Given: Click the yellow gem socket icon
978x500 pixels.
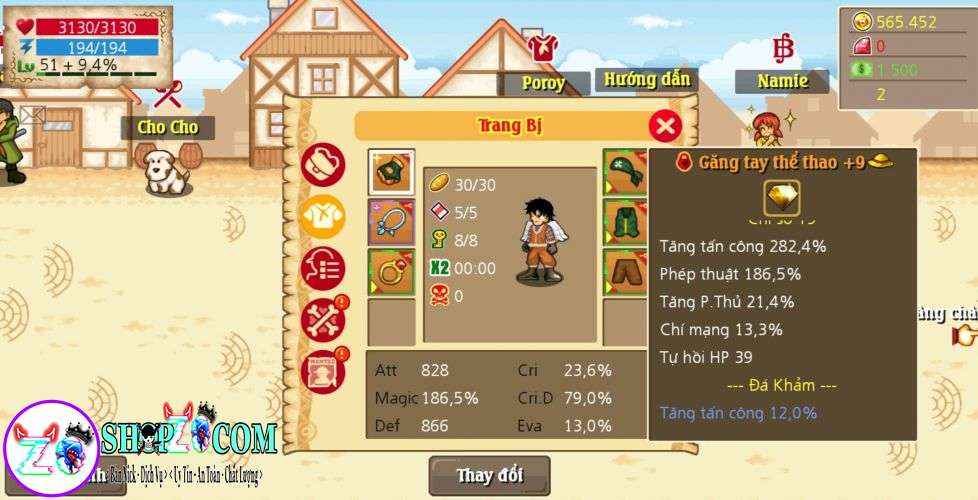Looking at the screenshot, I should [x=782, y=198].
